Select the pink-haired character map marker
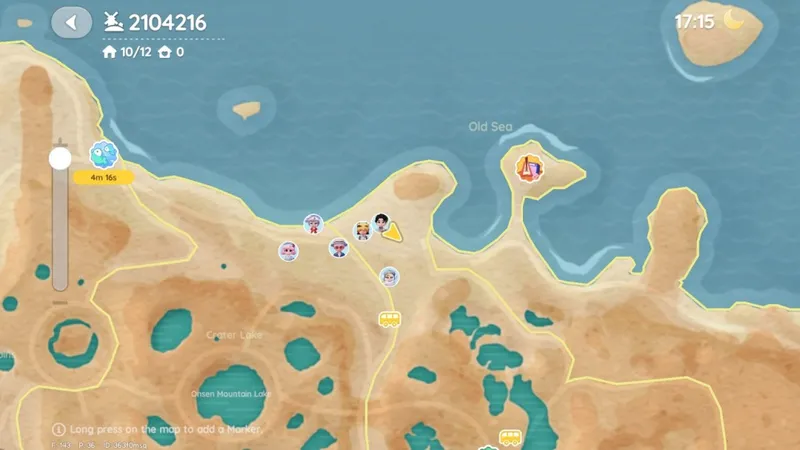The width and height of the screenshot is (800, 450). (x=288, y=251)
